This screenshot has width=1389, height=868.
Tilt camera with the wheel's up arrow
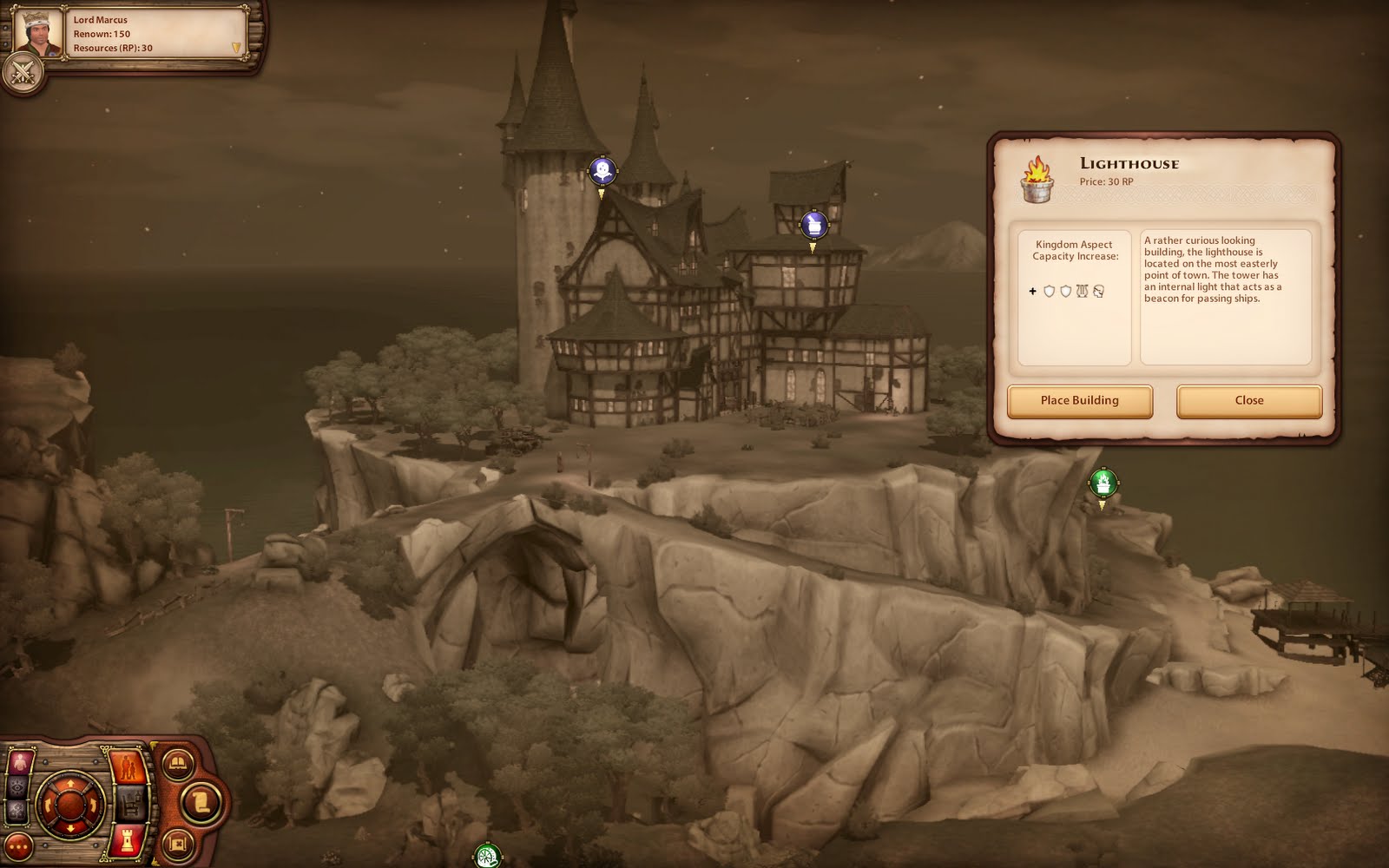point(70,783)
